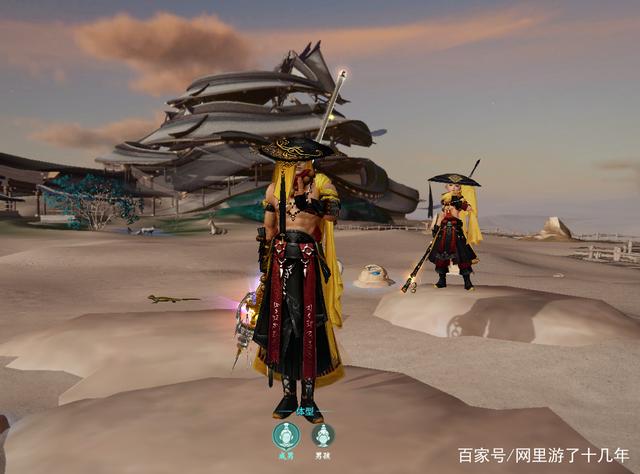Select the 成男 adult male body type
The width and height of the screenshot is (640, 474).
pos(286,435)
